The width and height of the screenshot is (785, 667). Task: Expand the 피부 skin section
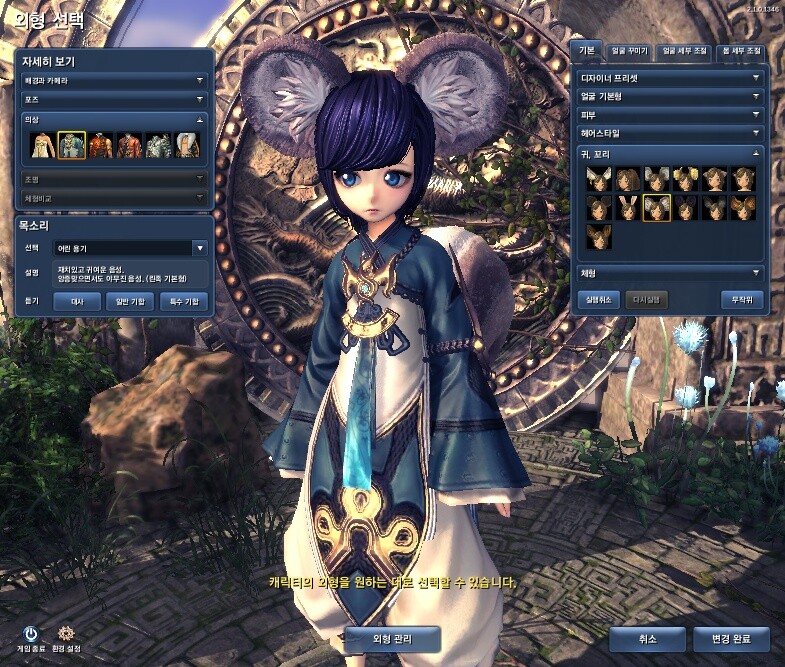click(x=669, y=115)
